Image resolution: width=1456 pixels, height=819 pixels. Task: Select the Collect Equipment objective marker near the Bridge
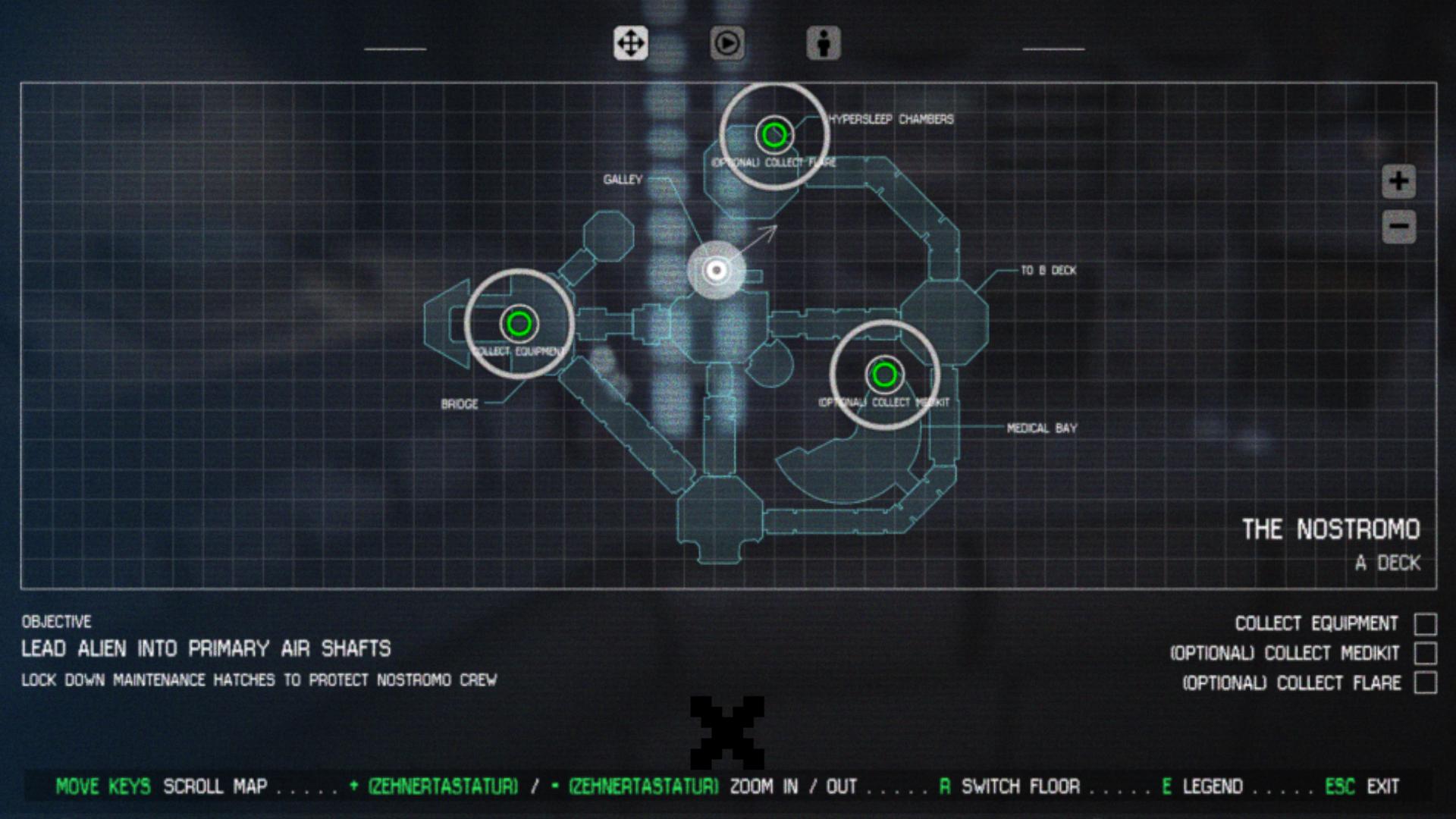pos(519,322)
